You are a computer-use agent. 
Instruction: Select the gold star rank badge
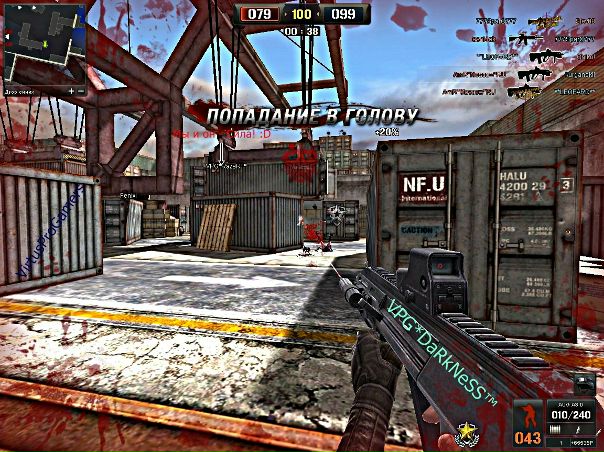tap(465, 433)
